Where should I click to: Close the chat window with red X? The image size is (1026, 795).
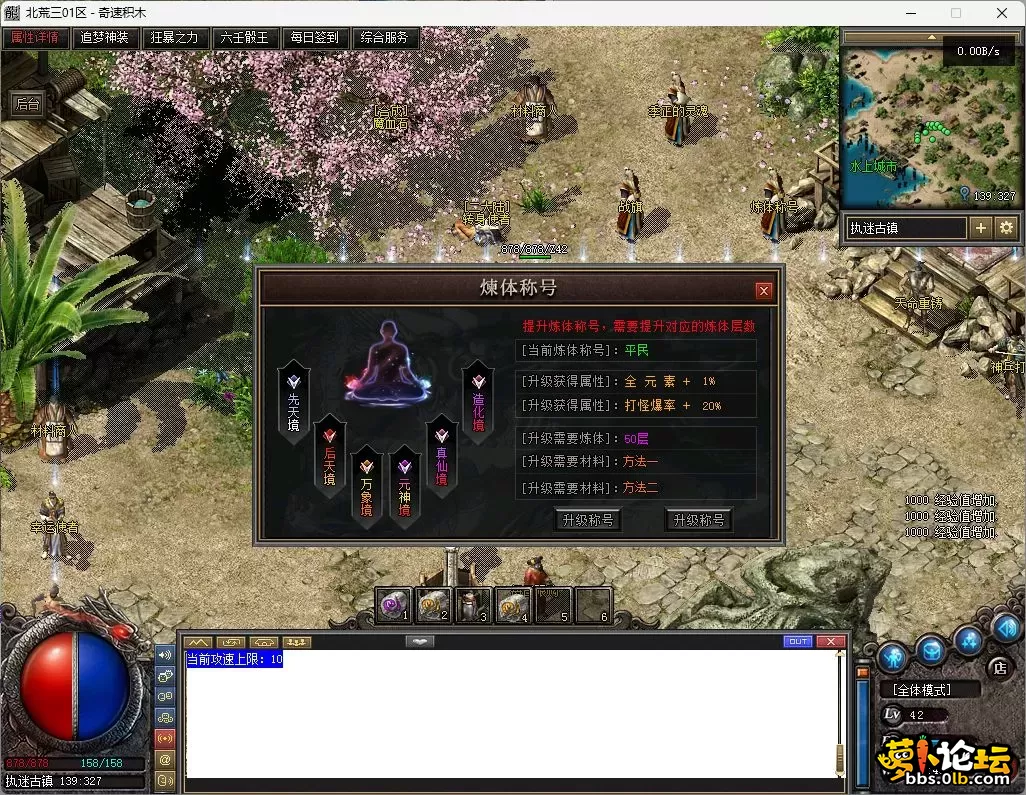point(830,641)
